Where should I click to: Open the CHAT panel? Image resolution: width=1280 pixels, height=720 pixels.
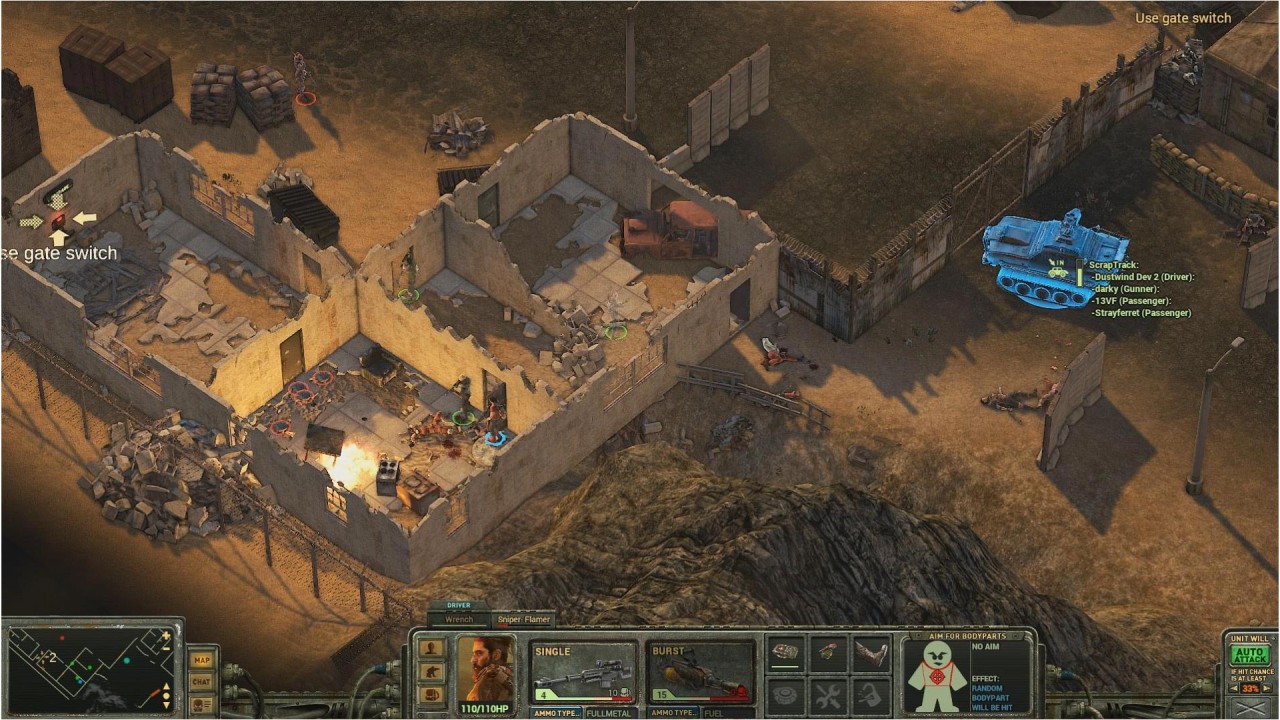click(x=202, y=681)
